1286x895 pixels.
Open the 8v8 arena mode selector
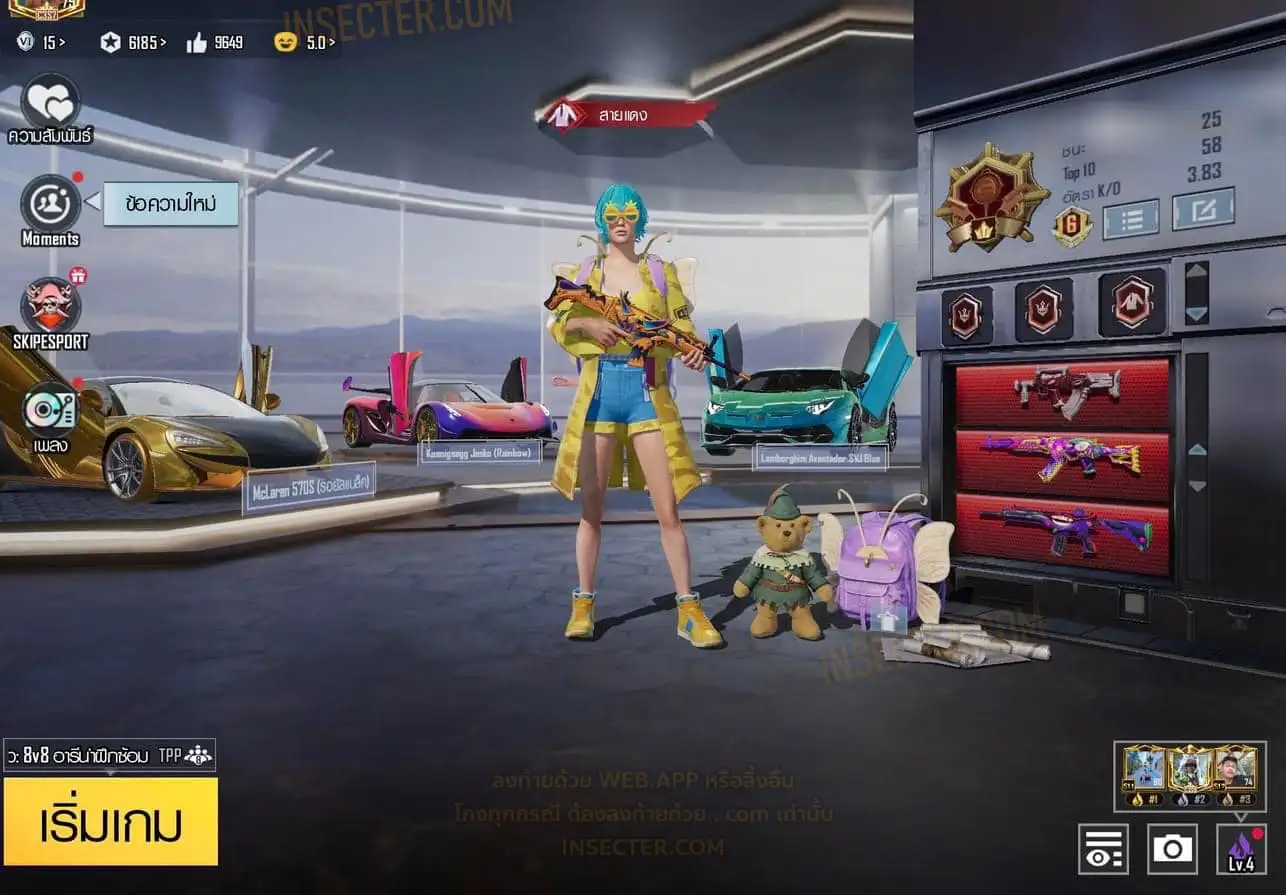coord(109,755)
